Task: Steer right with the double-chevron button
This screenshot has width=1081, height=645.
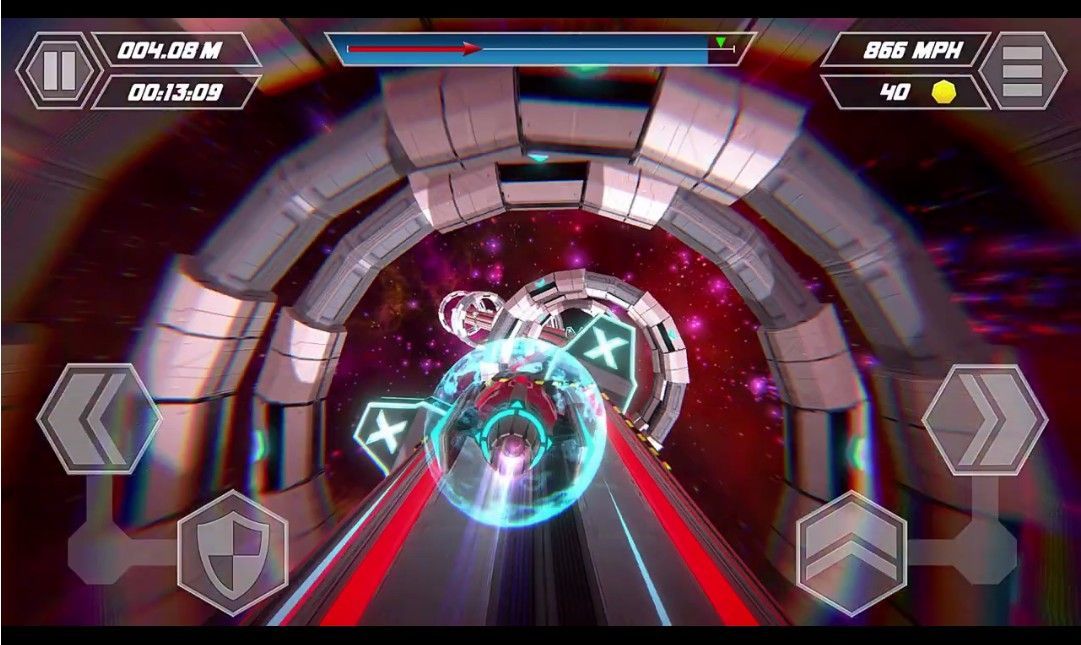Action: [x=984, y=418]
